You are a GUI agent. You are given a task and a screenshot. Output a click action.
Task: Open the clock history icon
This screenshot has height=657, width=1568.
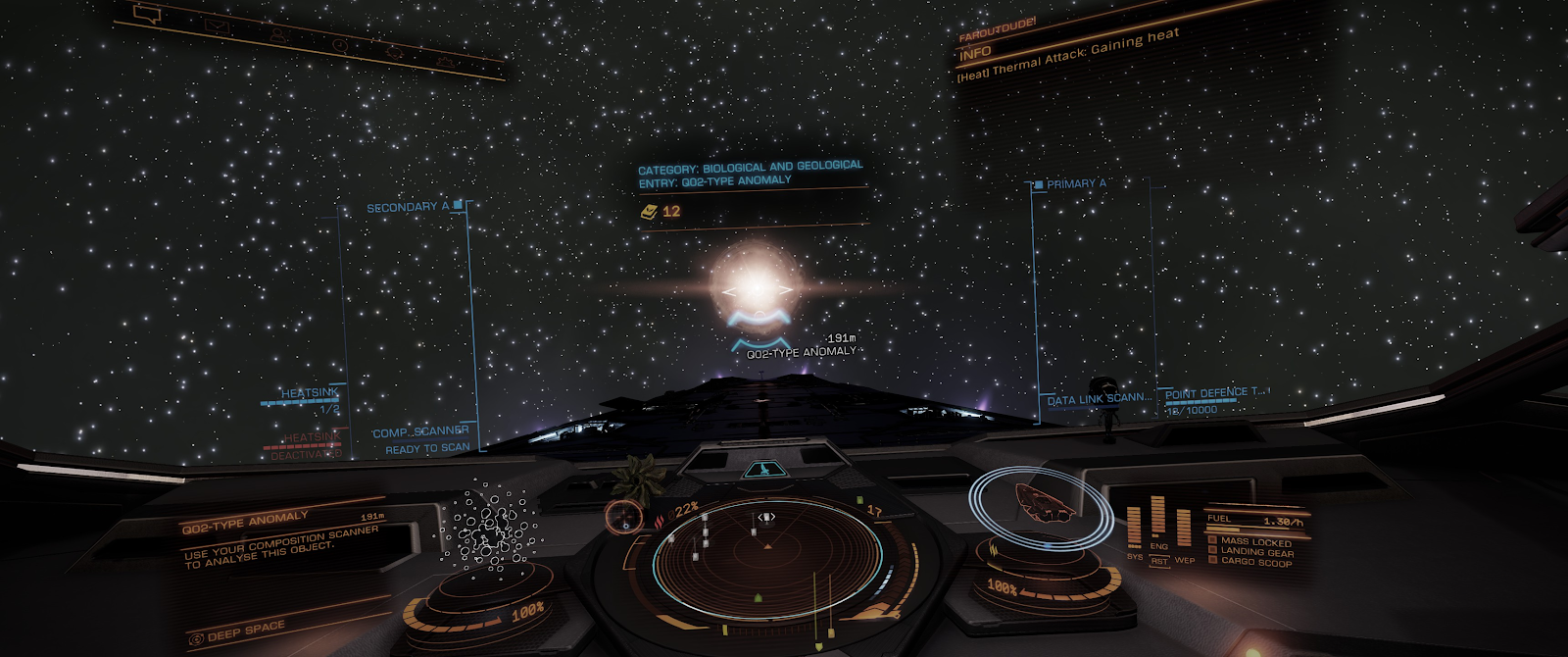339,45
